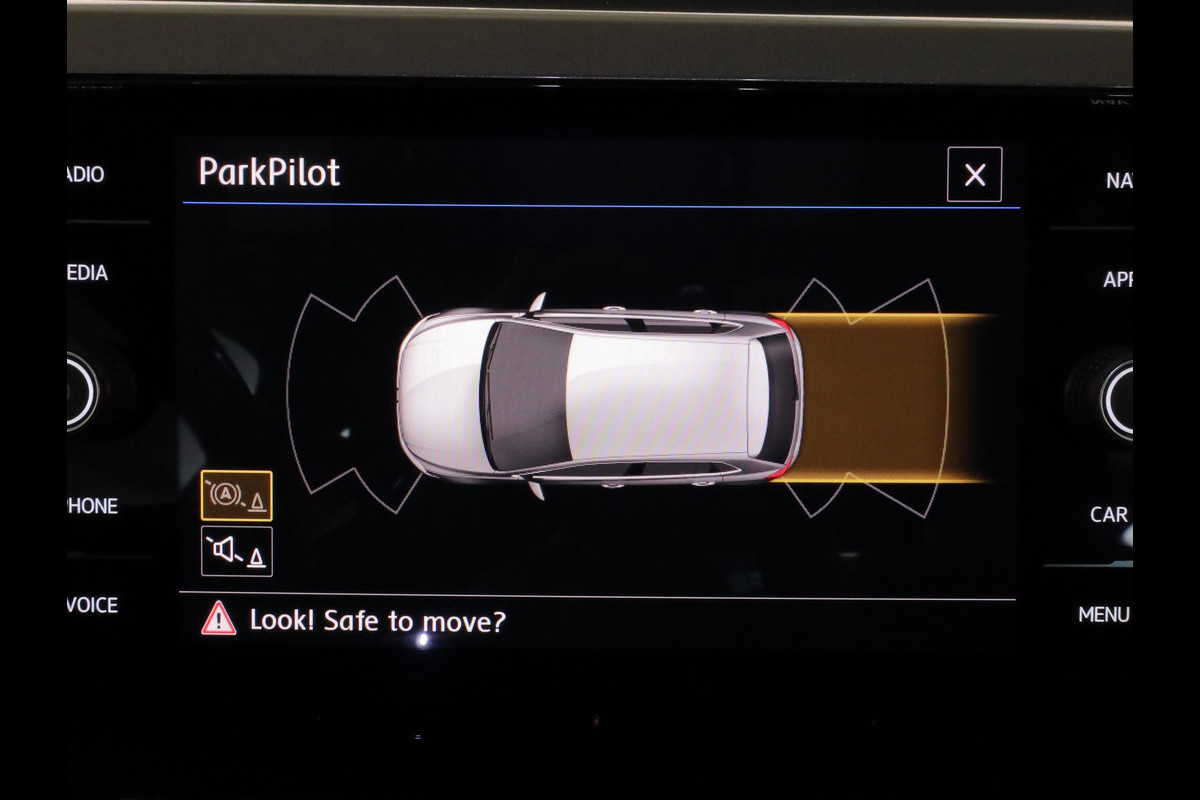Open the MENU button
The image size is (1200, 800).
(1104, 615)
